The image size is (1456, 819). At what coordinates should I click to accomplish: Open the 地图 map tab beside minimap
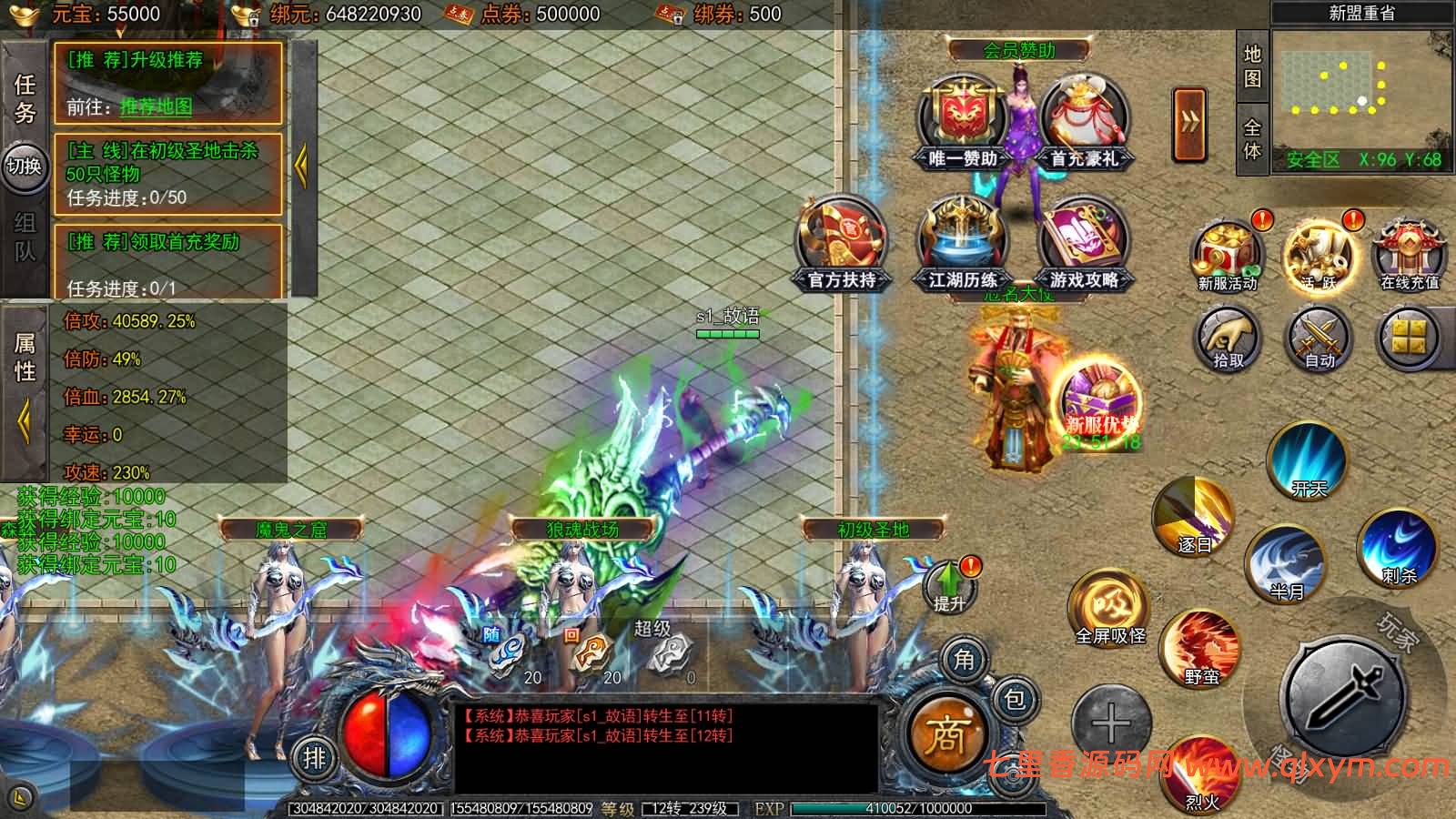tap(1252, 66)
